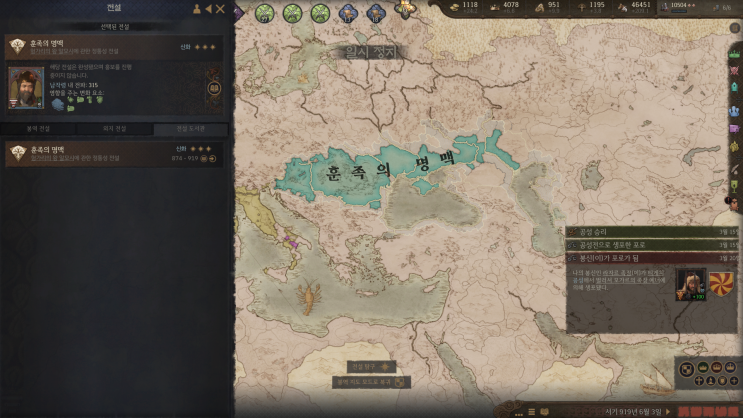Click the 전설 탐구 button at the map bottom

tap(372, 366)
